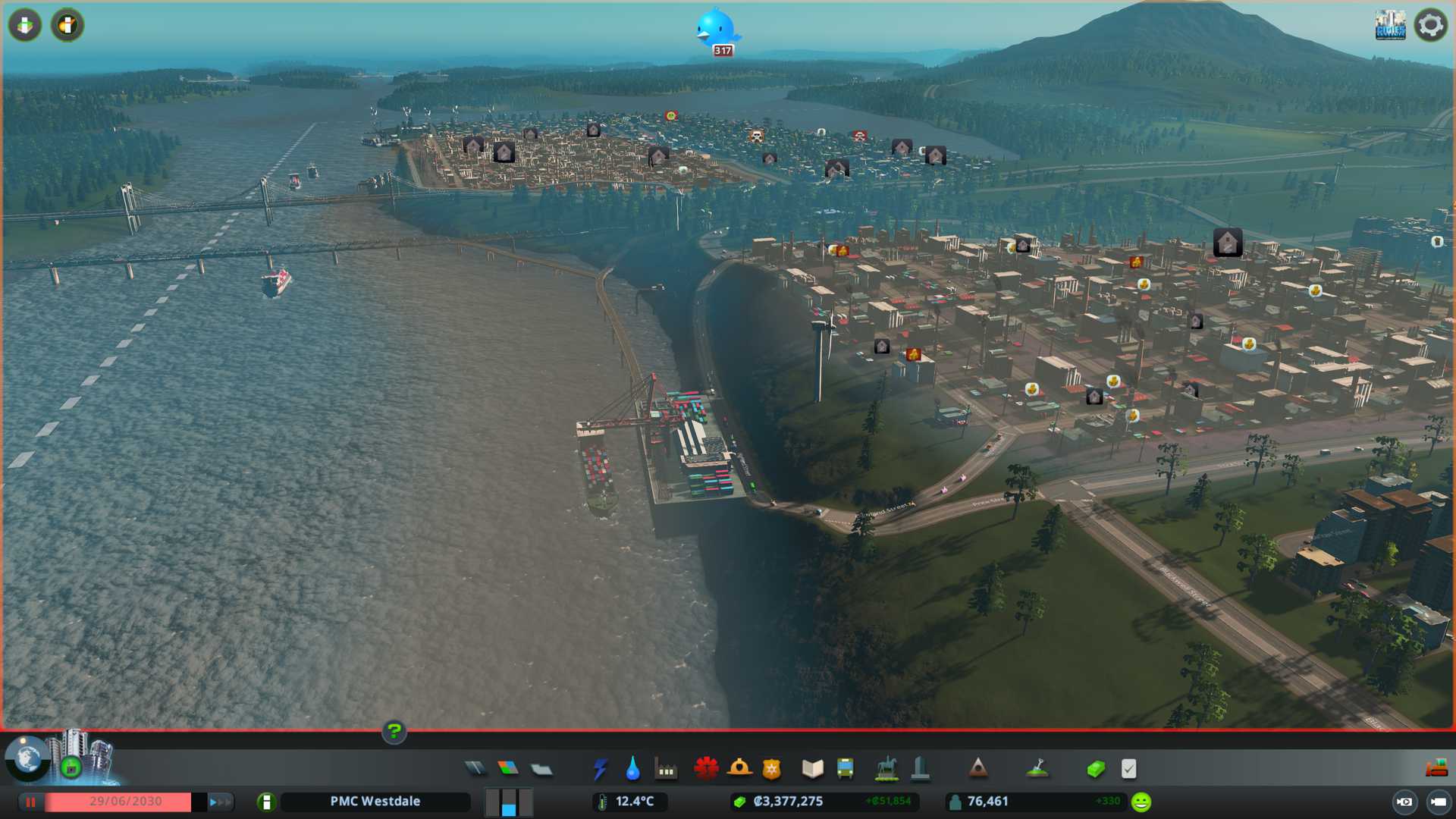Open the Healthcare red cross menu

[706, 769]
